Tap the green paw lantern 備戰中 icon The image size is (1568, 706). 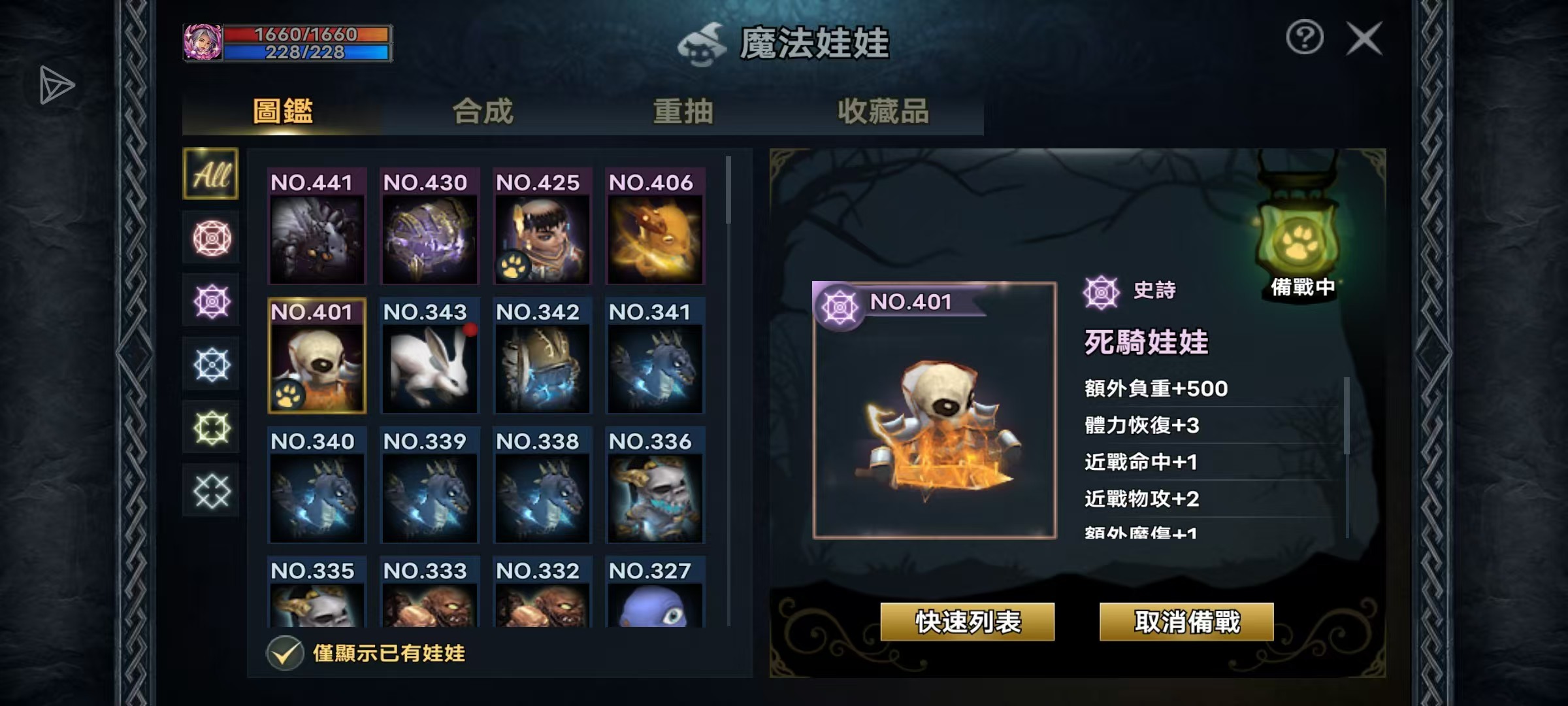pyautogui.click(x=1297, y=241)
